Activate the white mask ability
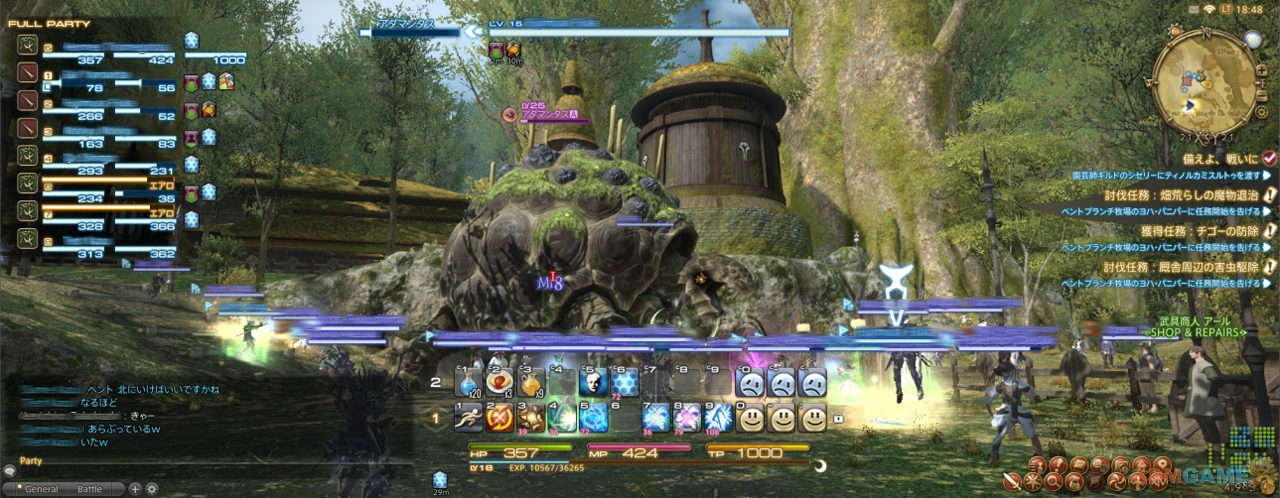The width and height of the screenshot is (1280, 498). [594, 381]
